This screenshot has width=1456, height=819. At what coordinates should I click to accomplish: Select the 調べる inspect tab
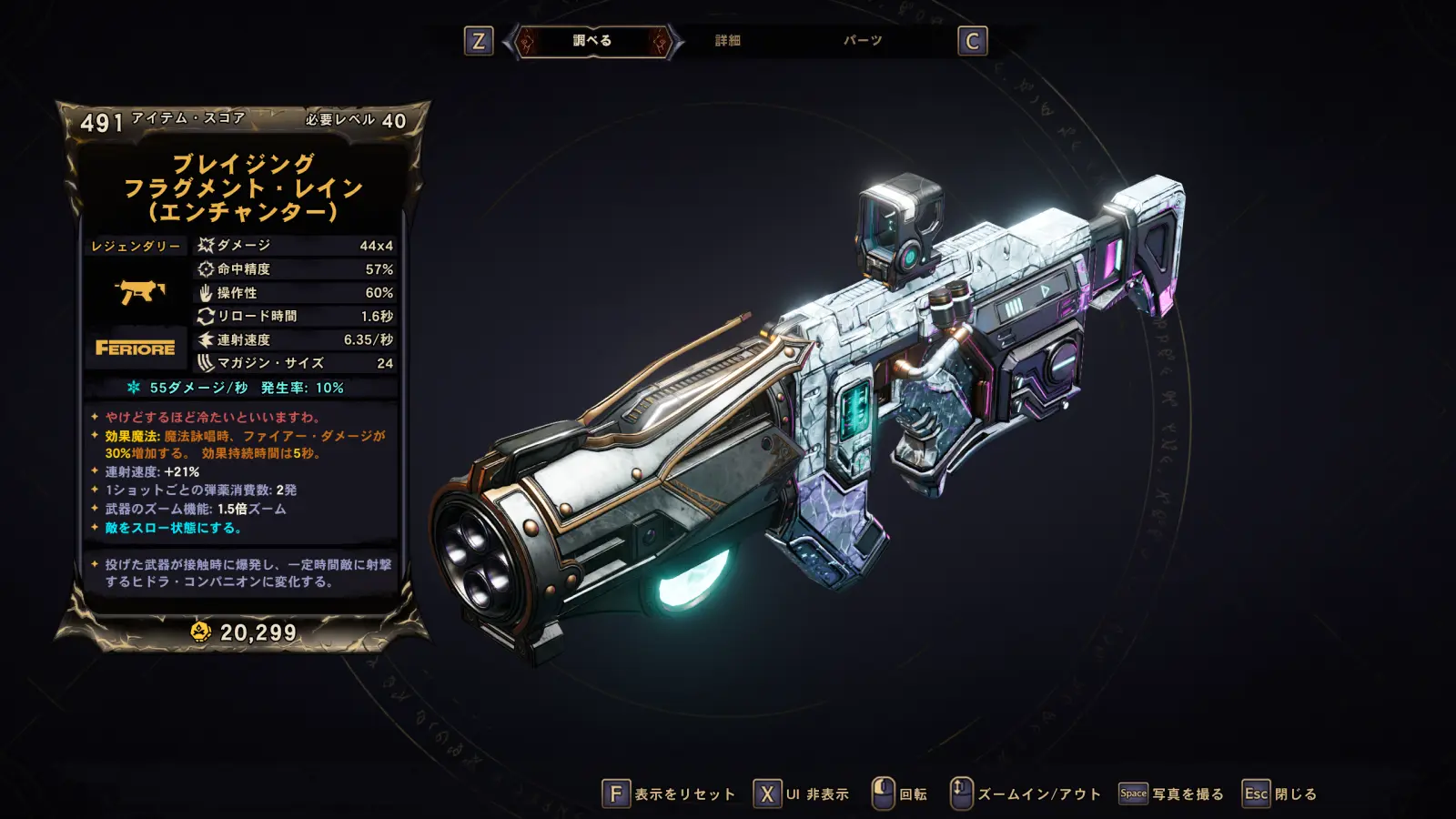click(x=592, y=41)
